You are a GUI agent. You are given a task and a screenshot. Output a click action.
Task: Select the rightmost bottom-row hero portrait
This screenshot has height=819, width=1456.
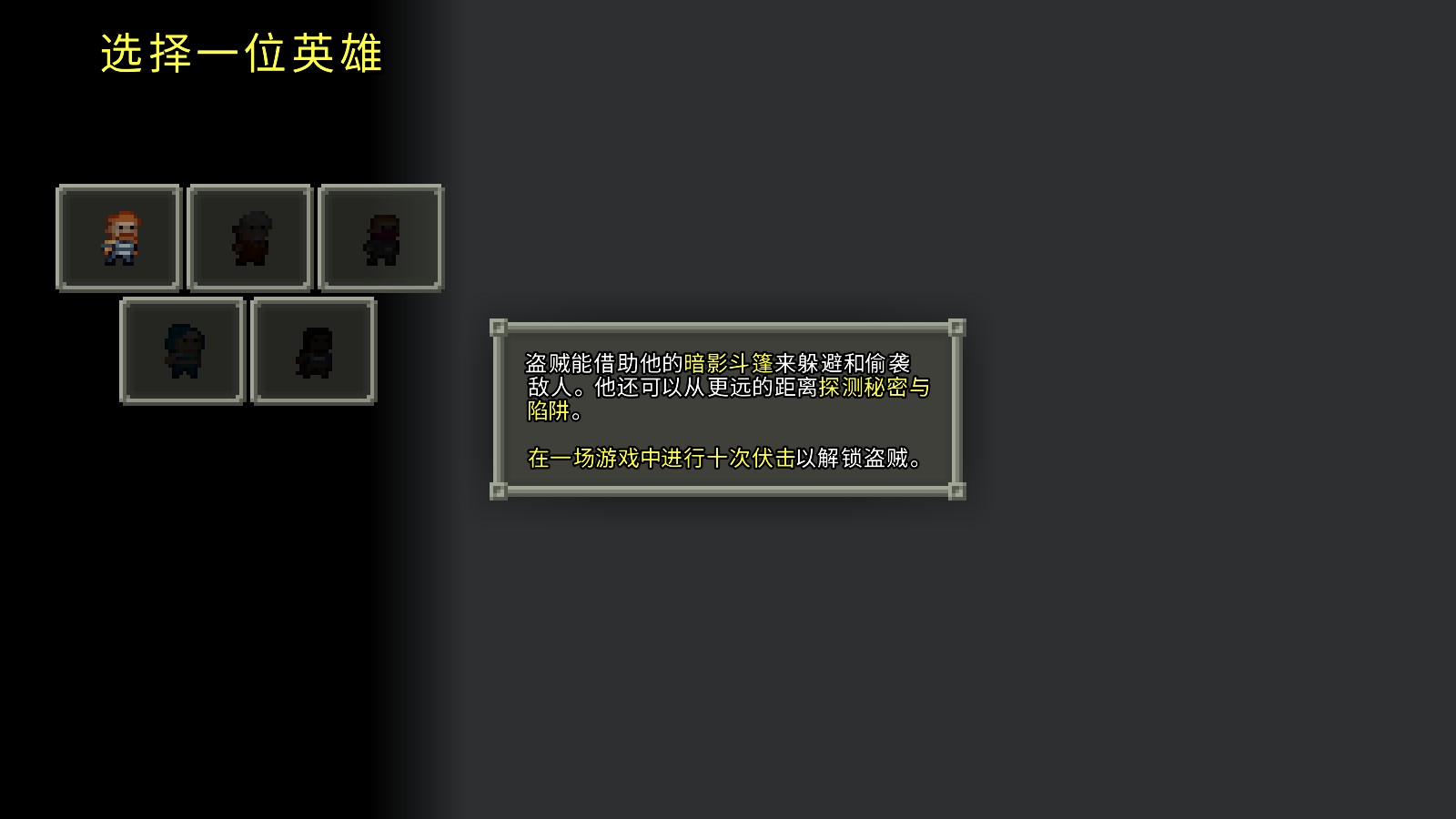314,350
